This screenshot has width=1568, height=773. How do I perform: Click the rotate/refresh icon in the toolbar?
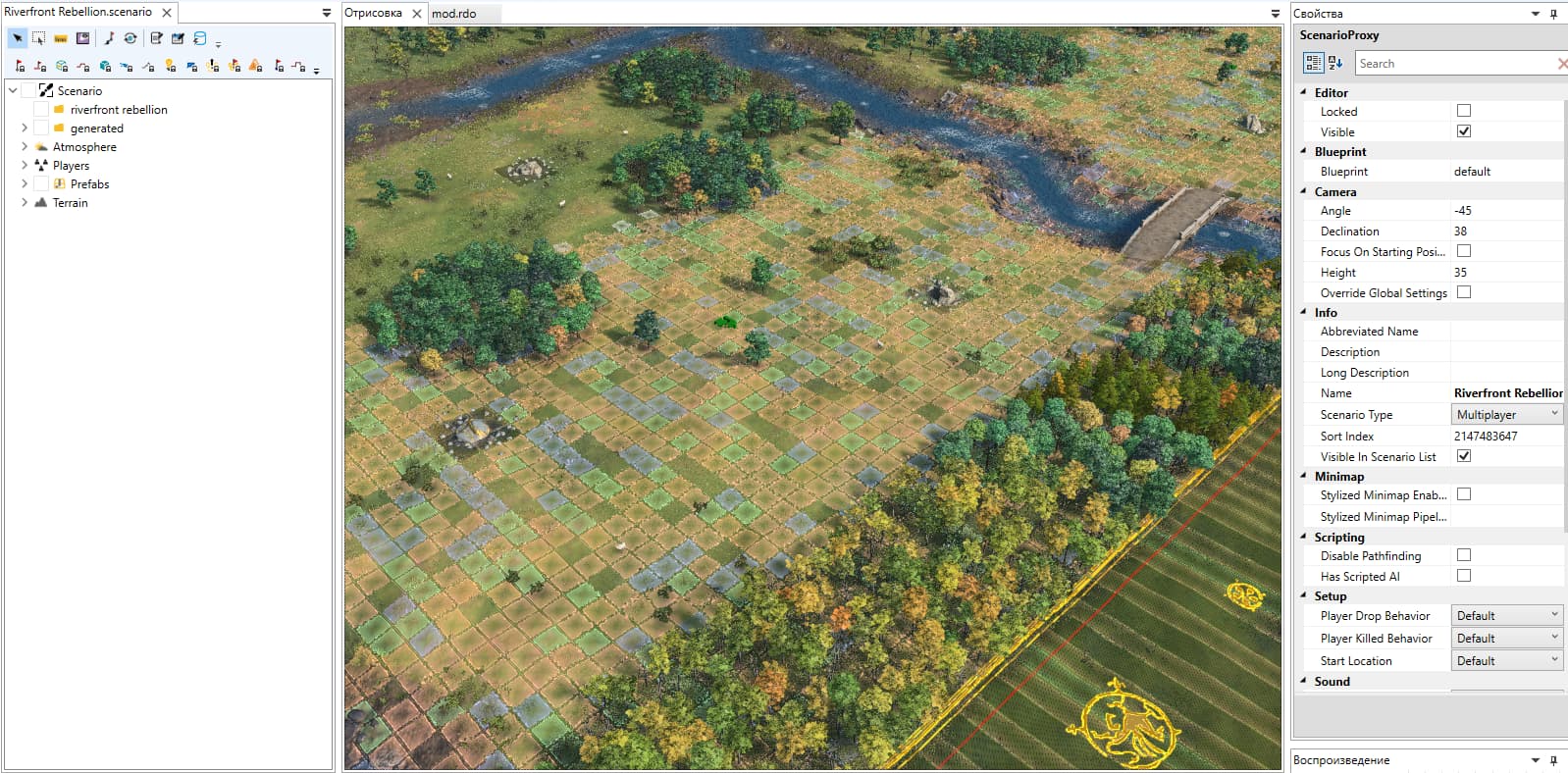tap(131, 39)
